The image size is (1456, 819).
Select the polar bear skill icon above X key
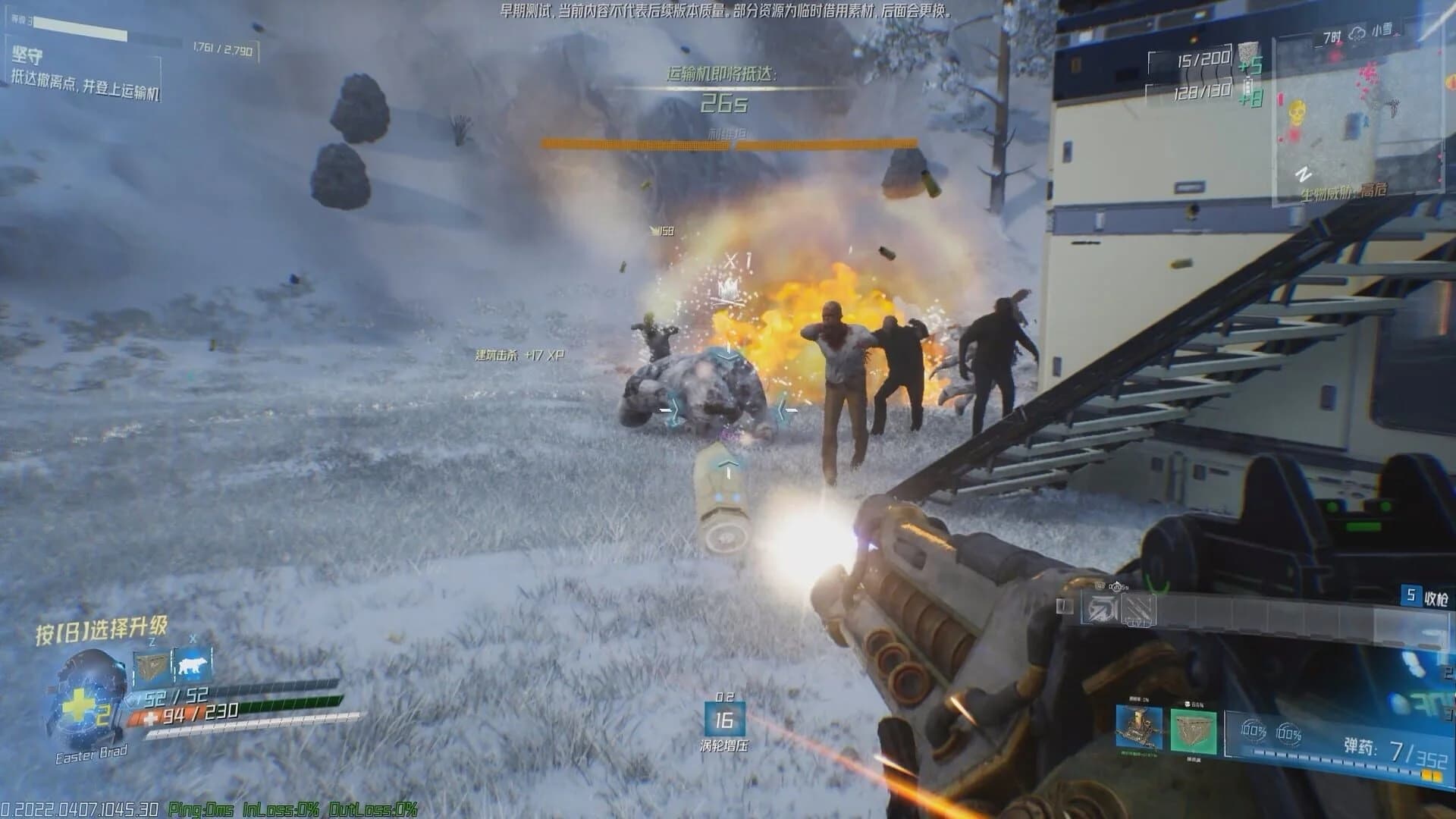click(192, 664)
